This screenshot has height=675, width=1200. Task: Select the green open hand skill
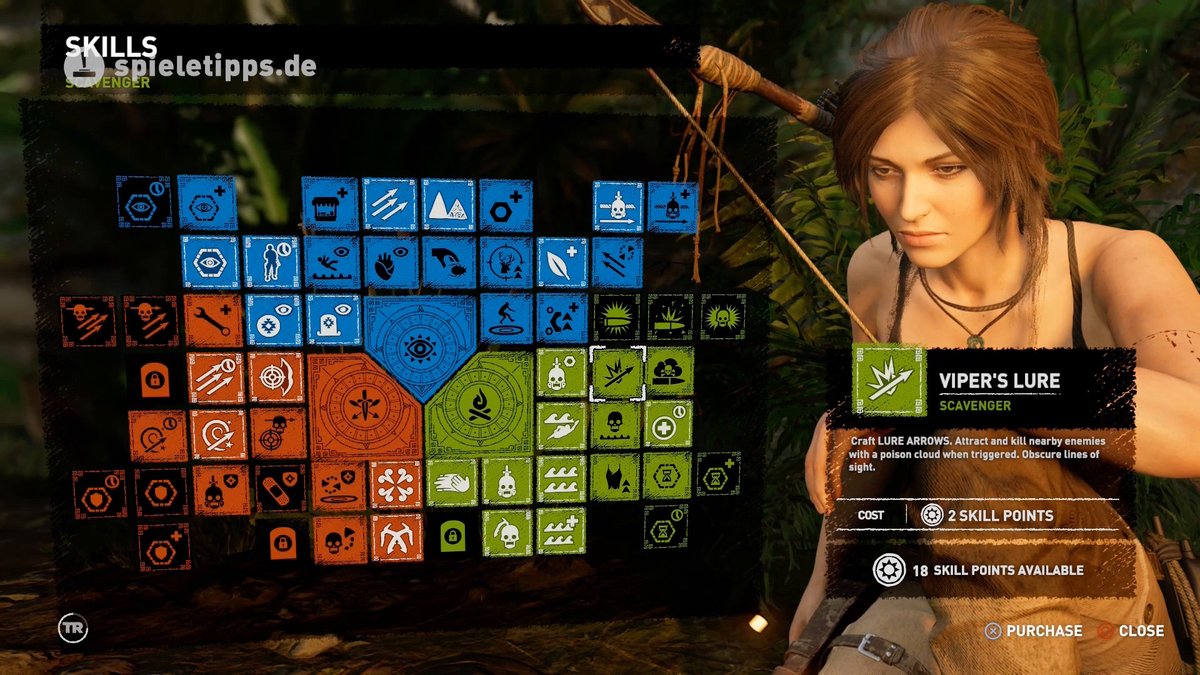(452, 482)
